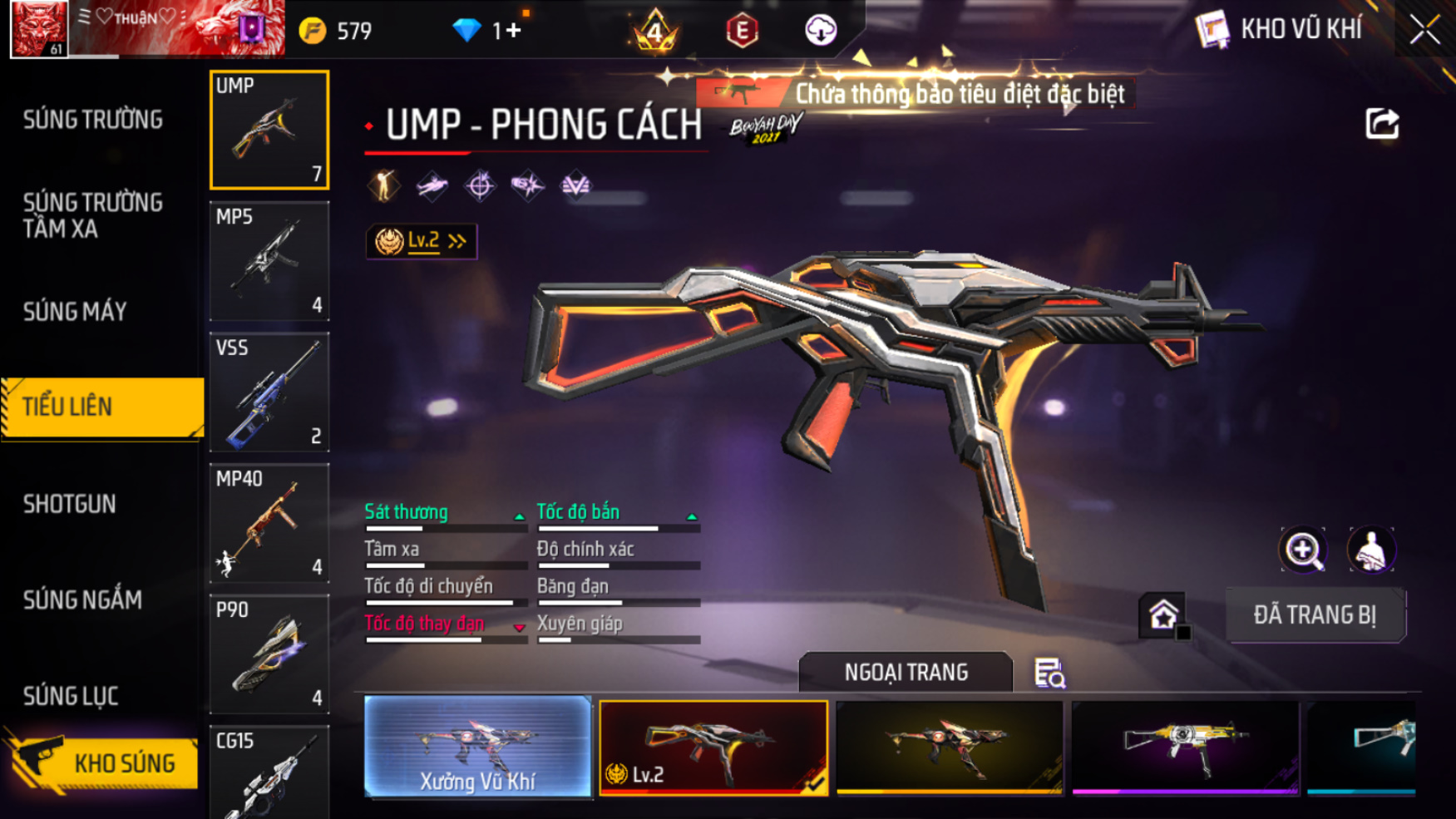The image size is (1456, 819).
Task: Switch to Súng Máy weapon category
Action: (76, 312)
